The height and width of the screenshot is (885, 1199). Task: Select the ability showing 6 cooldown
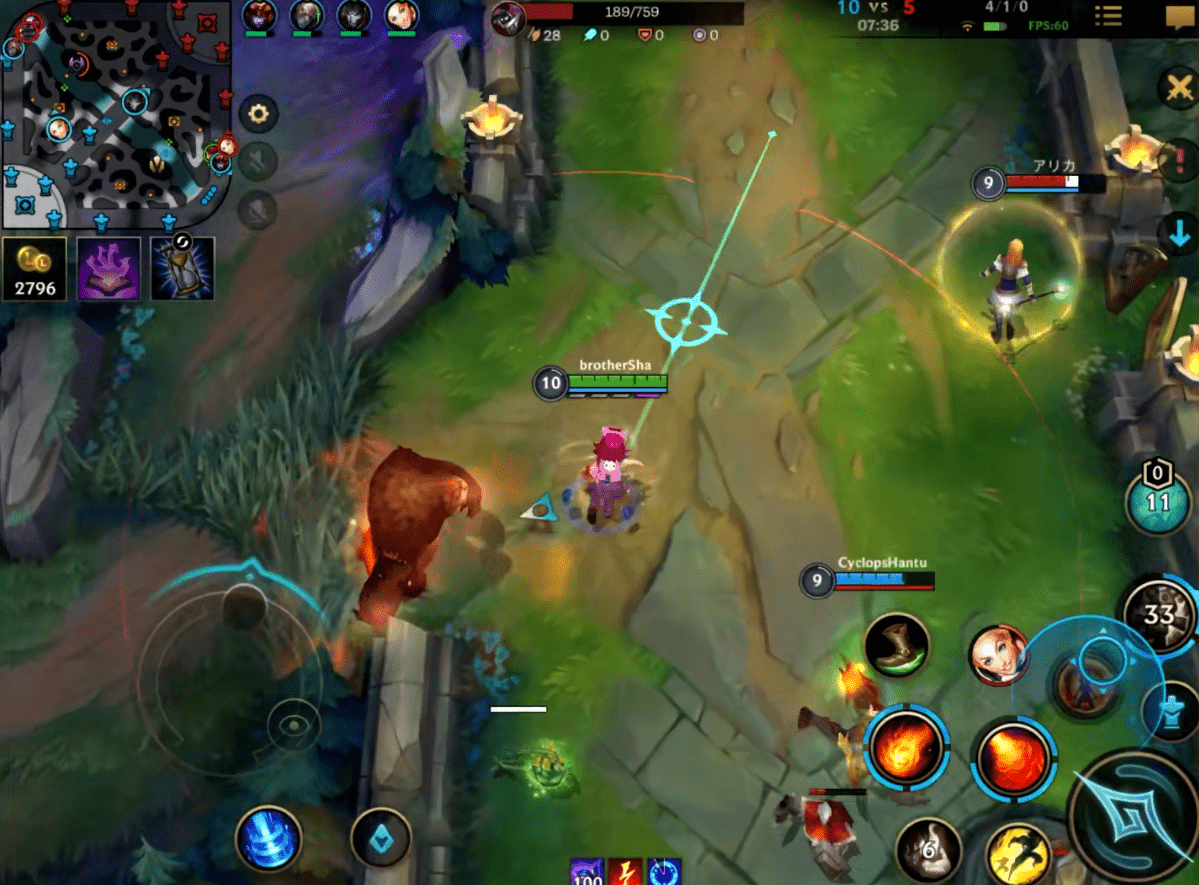(x=928, y=850)
